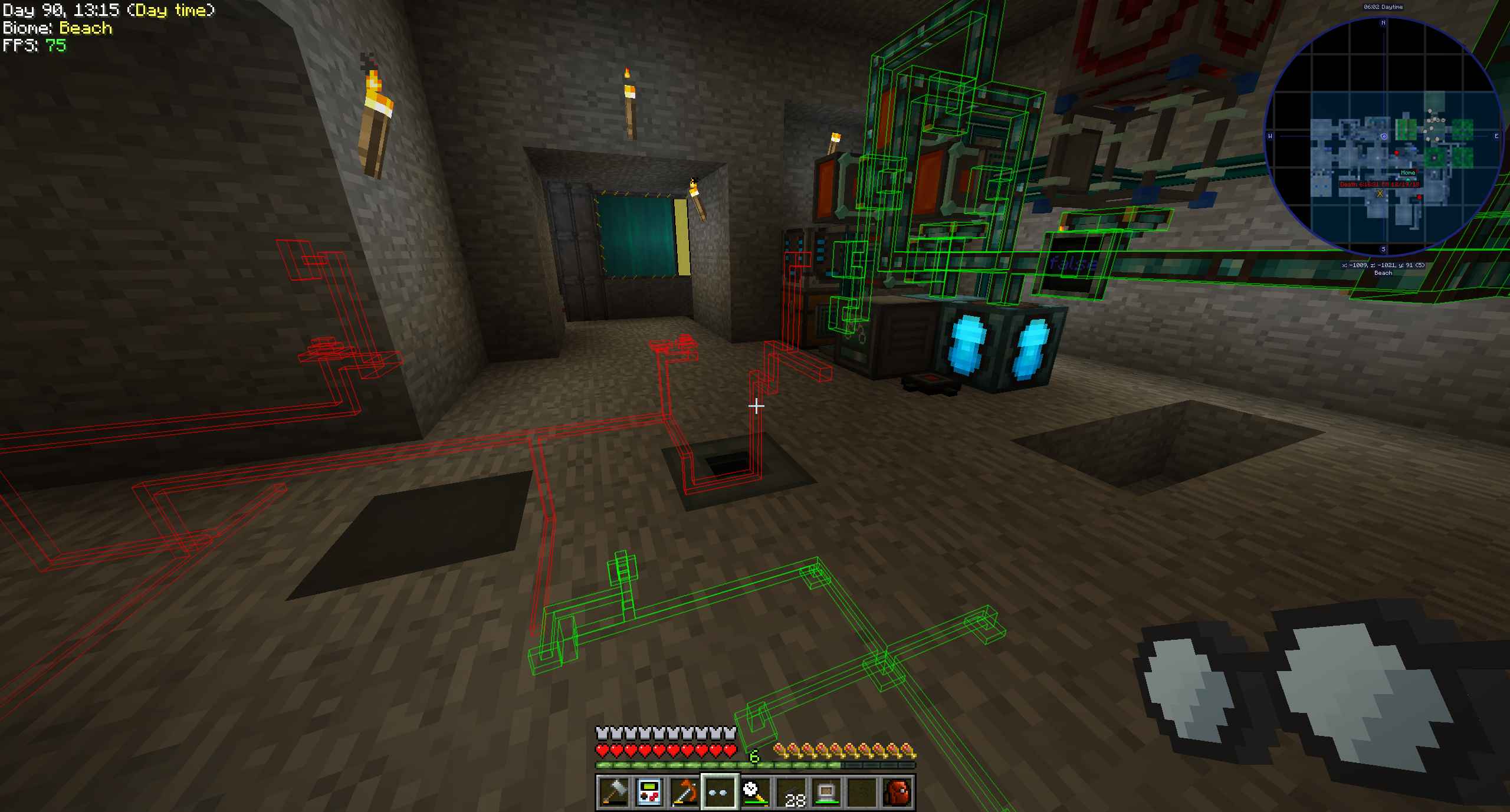This screenshot has width=1510, height=812.
Task: Select the hammer in the hotbar
Action: tap(614, 792)
